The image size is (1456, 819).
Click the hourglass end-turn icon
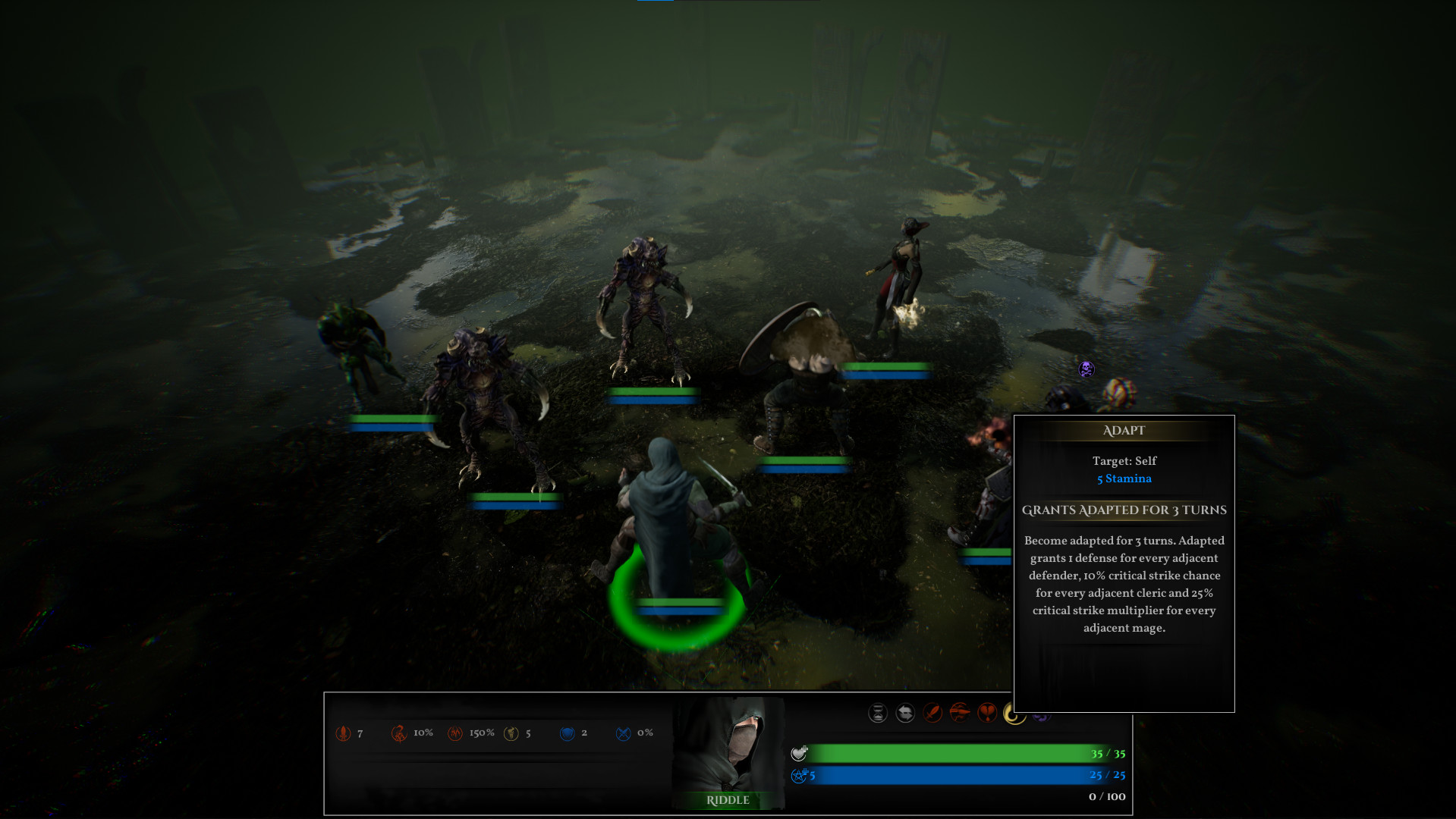click(878, 714)
